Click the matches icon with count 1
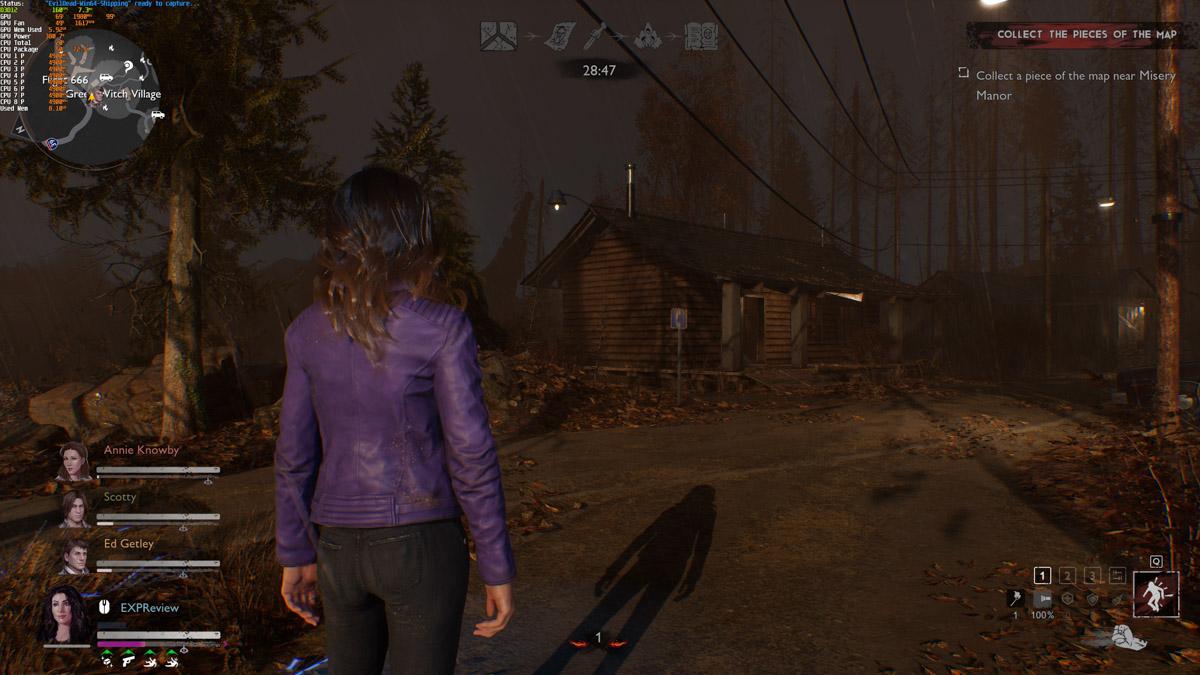This screenshot has height=675, width=1200. 1016,598
